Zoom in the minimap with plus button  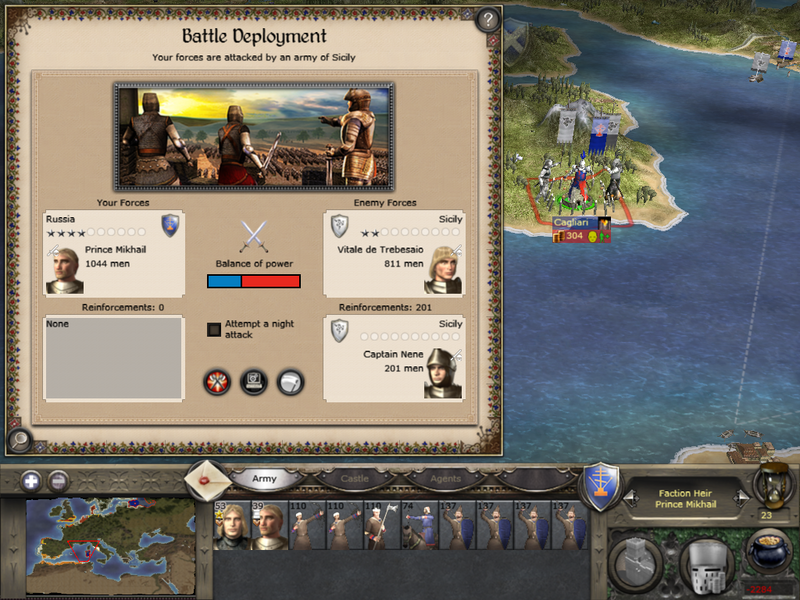tap(31, 480)
